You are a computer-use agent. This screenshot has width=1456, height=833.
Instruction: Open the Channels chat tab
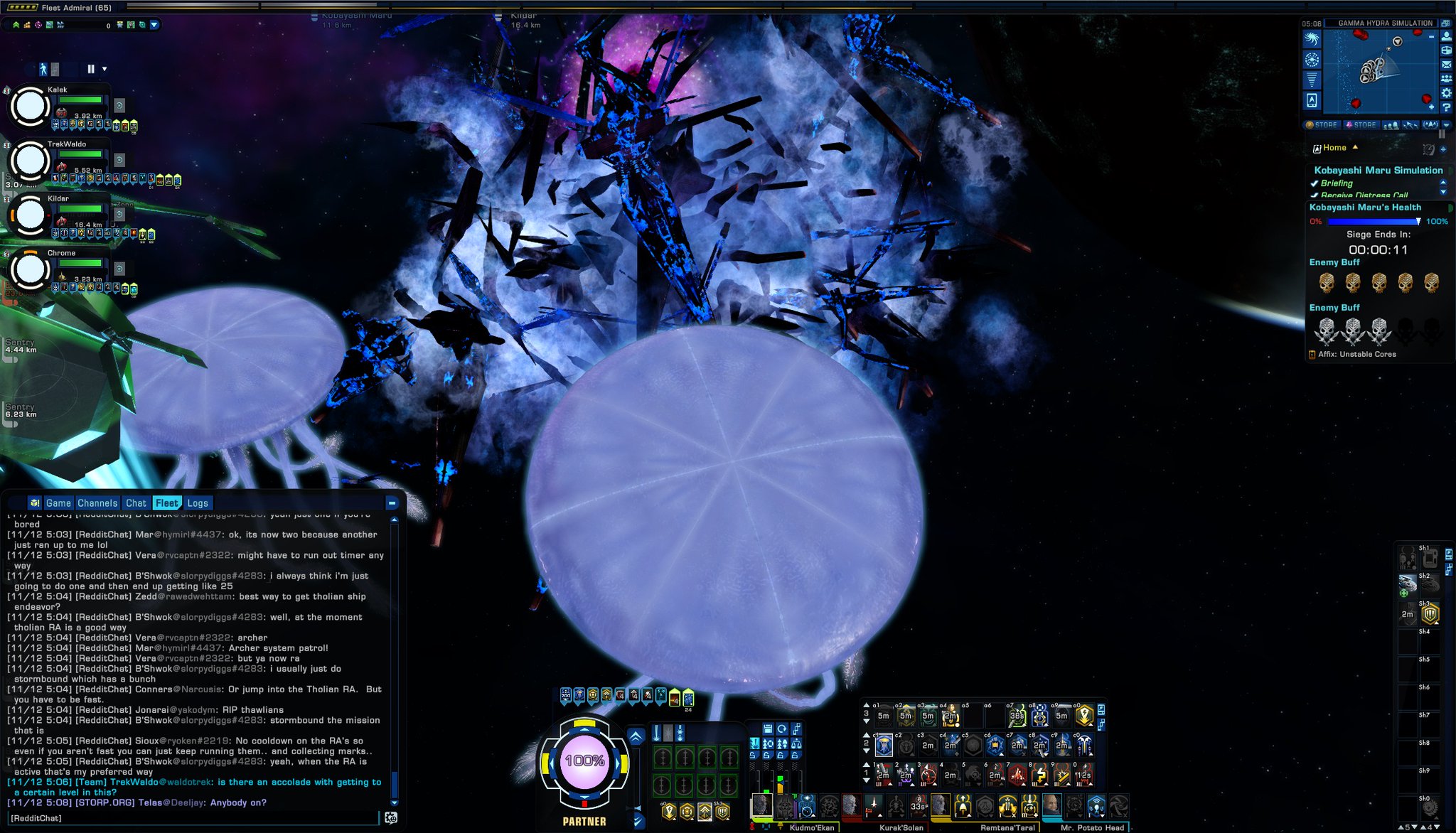click(x=98, y=503)
